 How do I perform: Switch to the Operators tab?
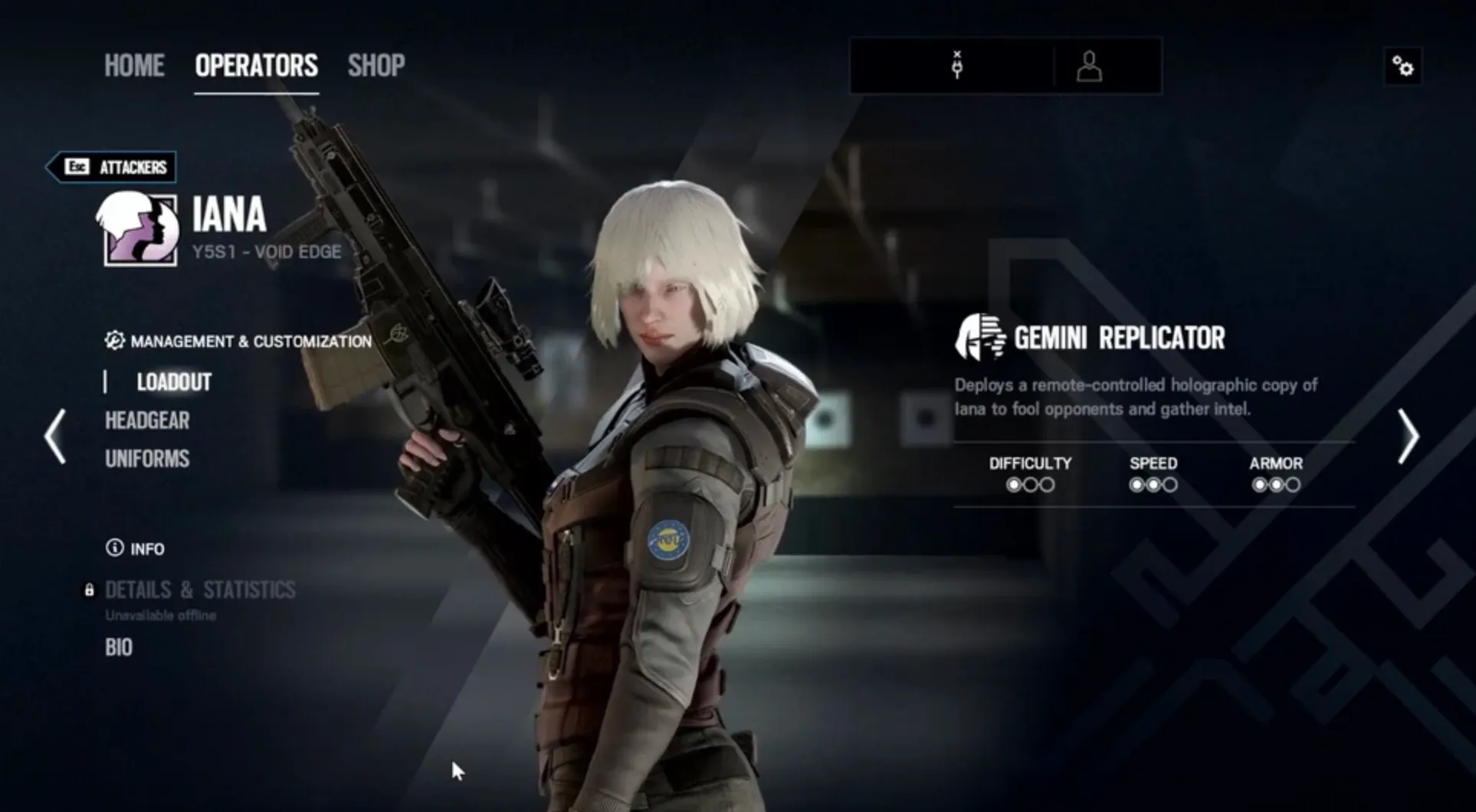point(256,65)
